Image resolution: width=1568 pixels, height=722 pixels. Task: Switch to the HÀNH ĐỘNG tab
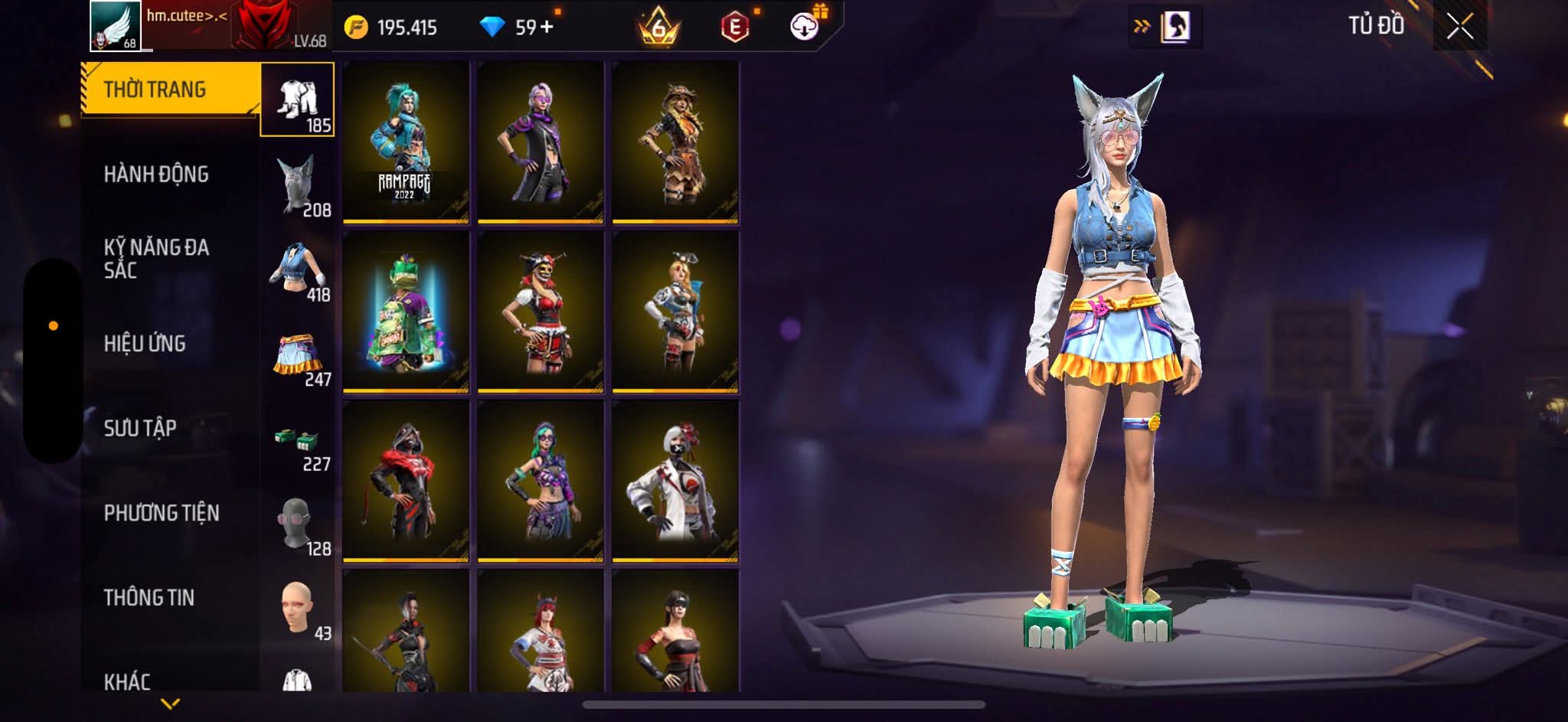(x=156, y=175)
